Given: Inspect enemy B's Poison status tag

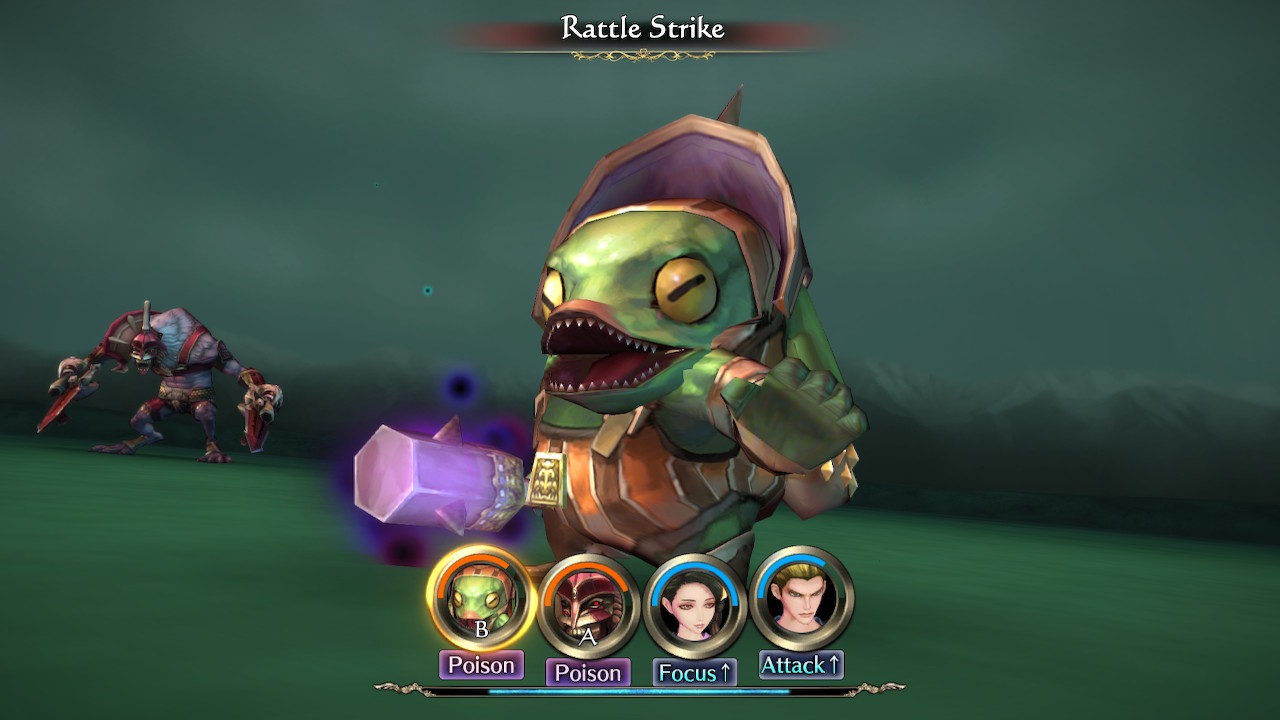Looking at the screenshot, I should coord(481,665).
